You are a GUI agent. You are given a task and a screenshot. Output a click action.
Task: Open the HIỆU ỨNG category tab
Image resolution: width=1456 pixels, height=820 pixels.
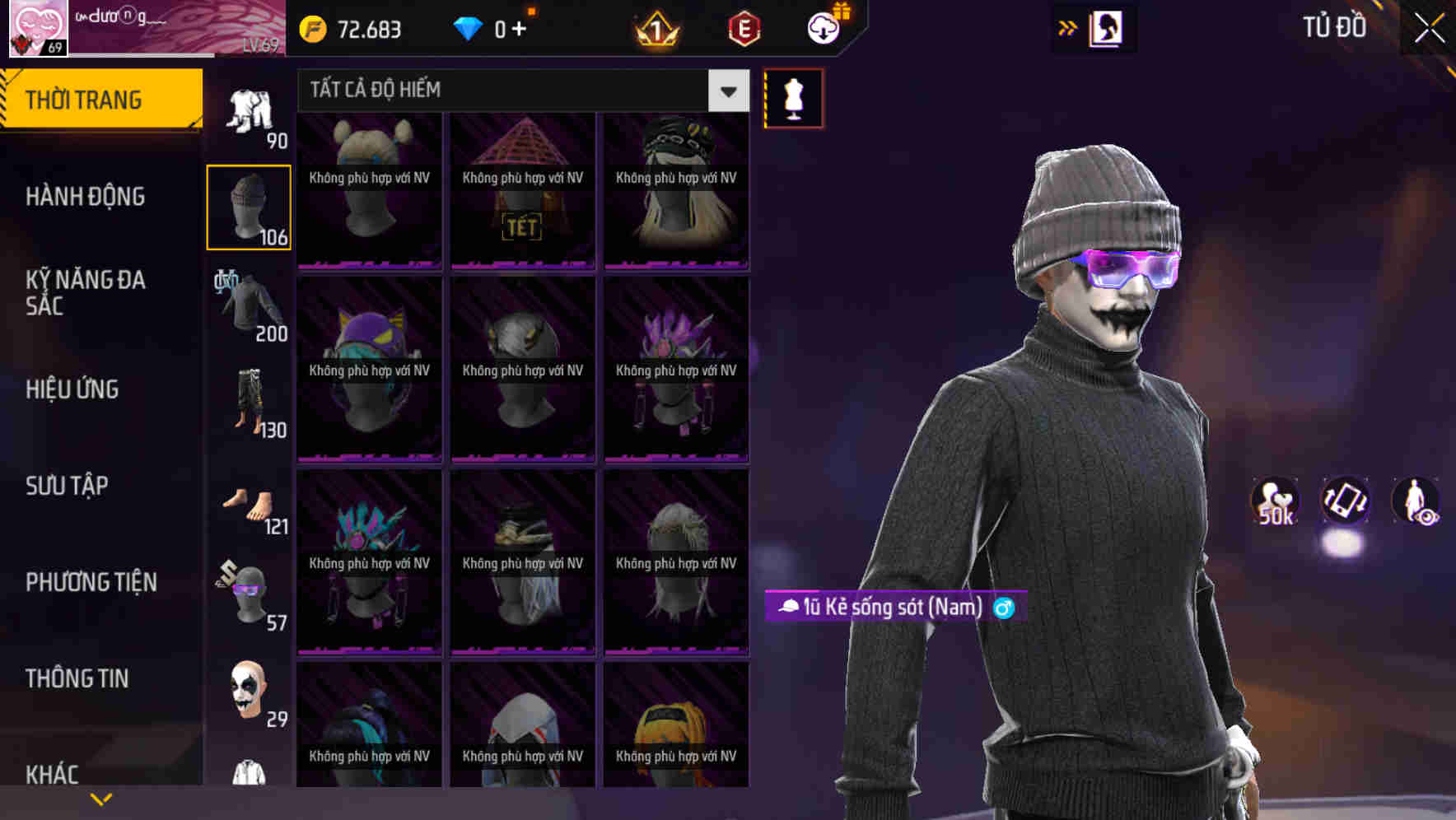[x=71, y=389]
